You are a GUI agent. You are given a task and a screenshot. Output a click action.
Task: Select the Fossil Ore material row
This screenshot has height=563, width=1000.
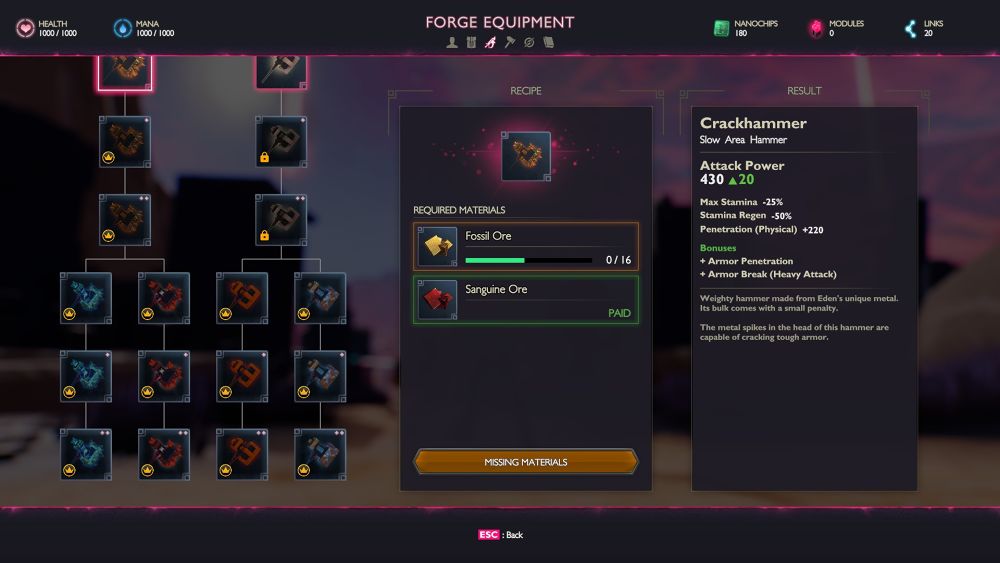[525, 246]
